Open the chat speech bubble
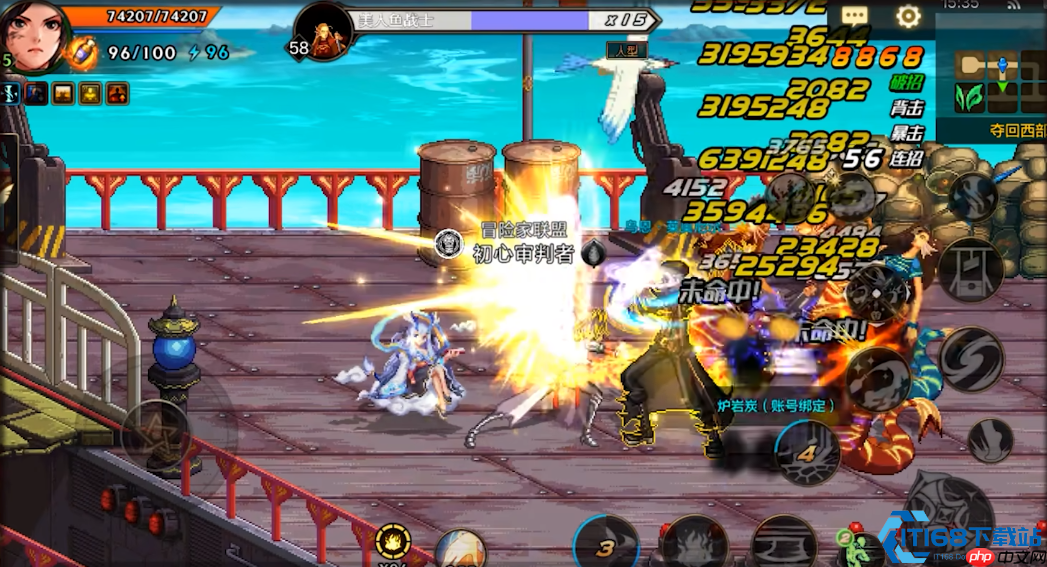1047x567 pixels. click(853, 17)
